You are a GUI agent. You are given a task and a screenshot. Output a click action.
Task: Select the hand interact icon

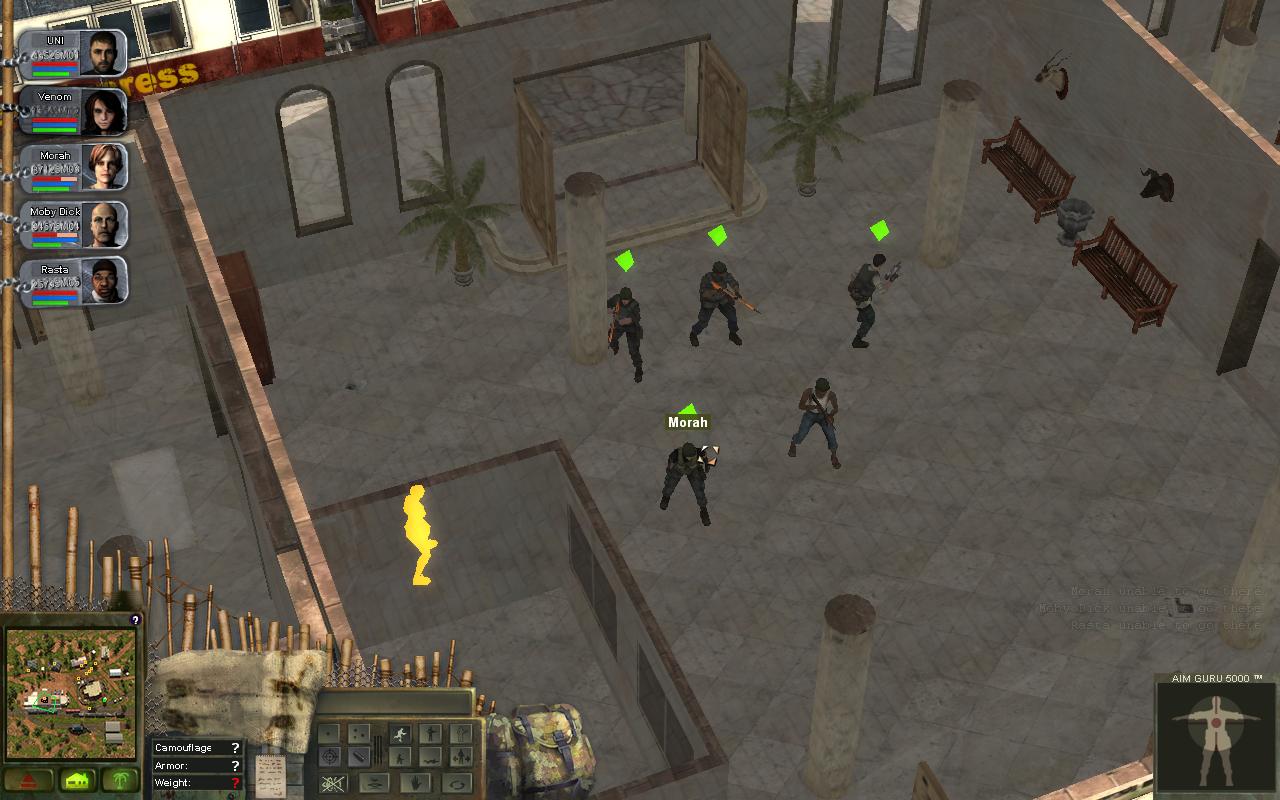coord(416,783)
